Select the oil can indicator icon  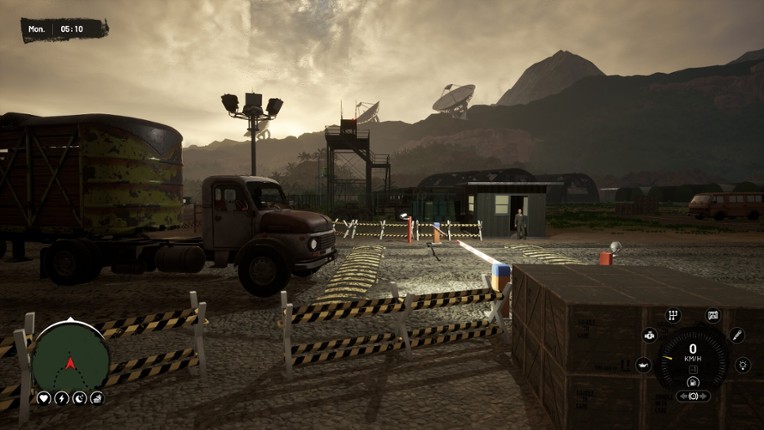pyautogui.click(x=643, y=365)
